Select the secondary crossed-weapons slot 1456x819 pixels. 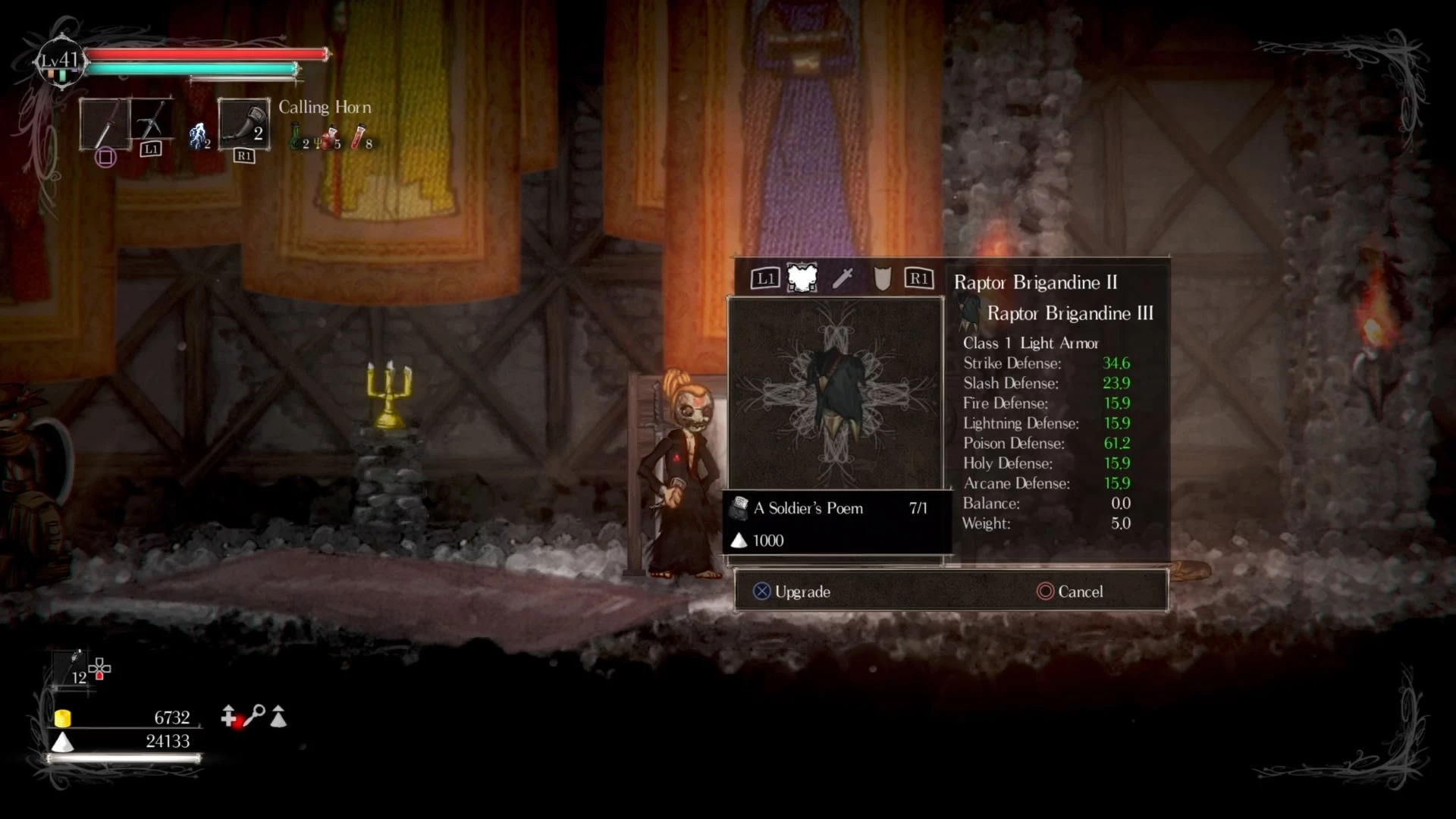pos(151,119)
